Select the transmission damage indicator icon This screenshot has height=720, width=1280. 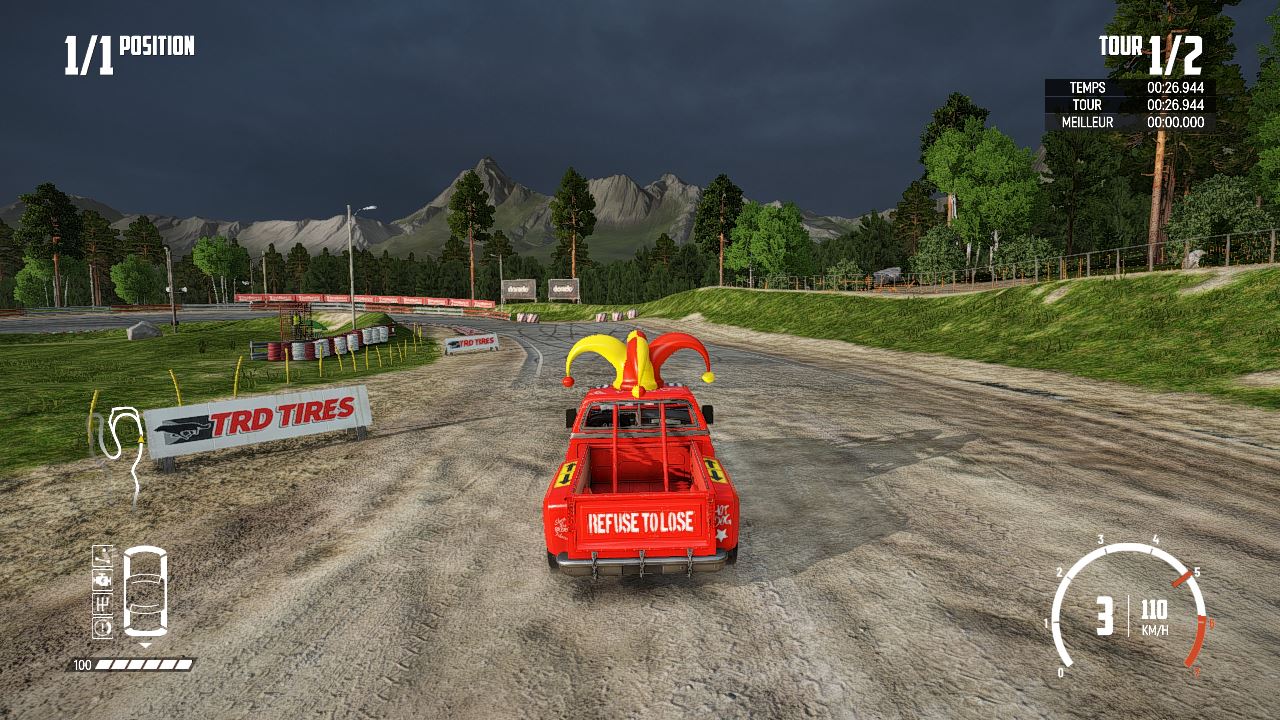(102, 603)
